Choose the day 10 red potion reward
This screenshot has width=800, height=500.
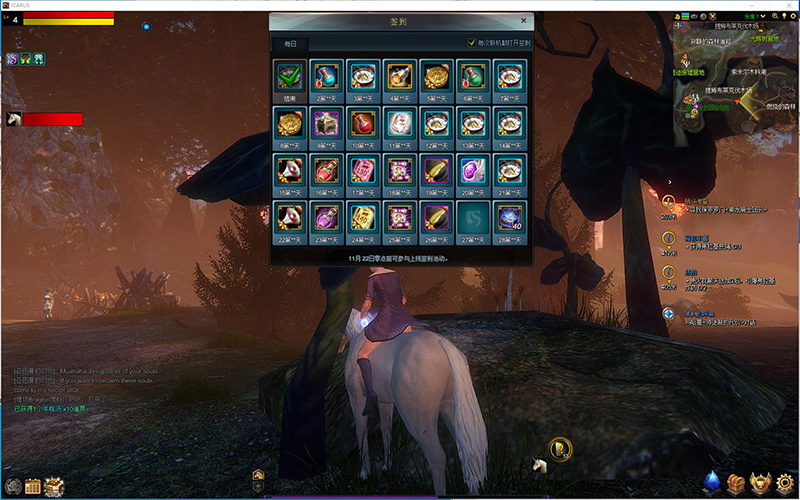coord(363,122)
